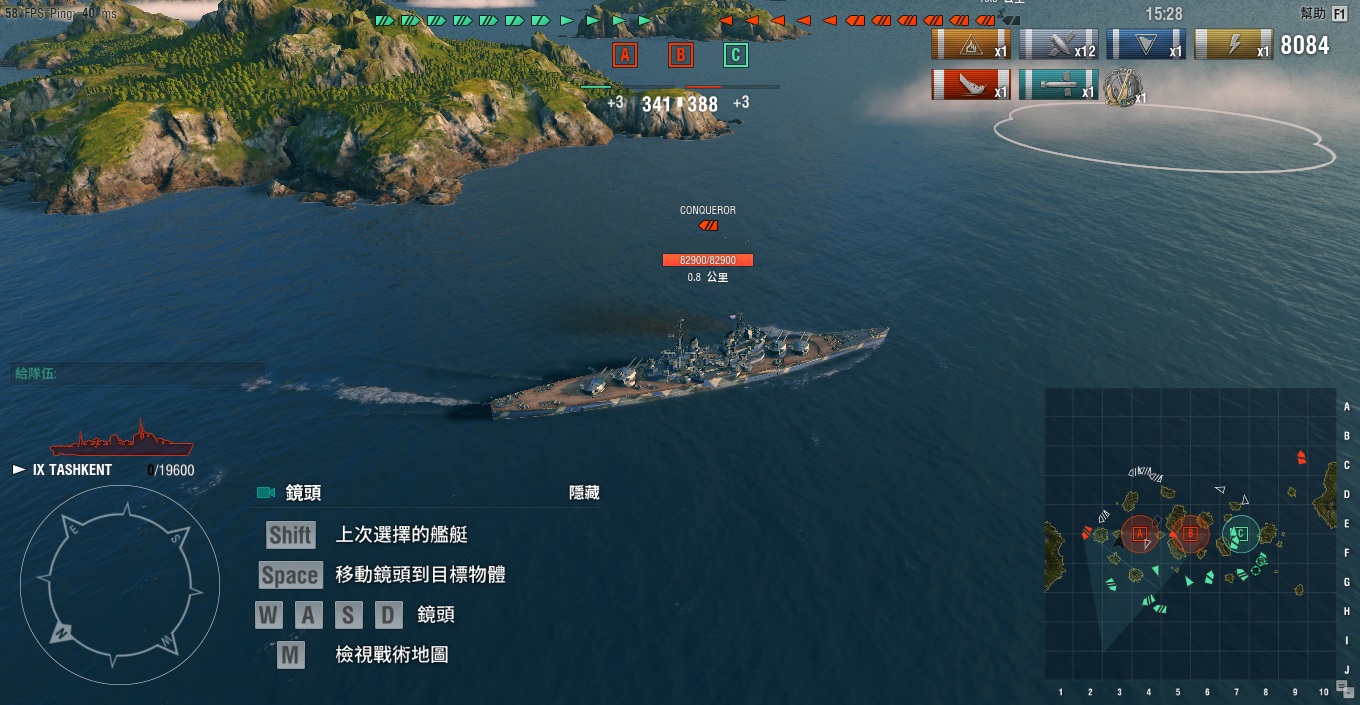Click the teal torpedo hit ribbon

pos(1058,85)
